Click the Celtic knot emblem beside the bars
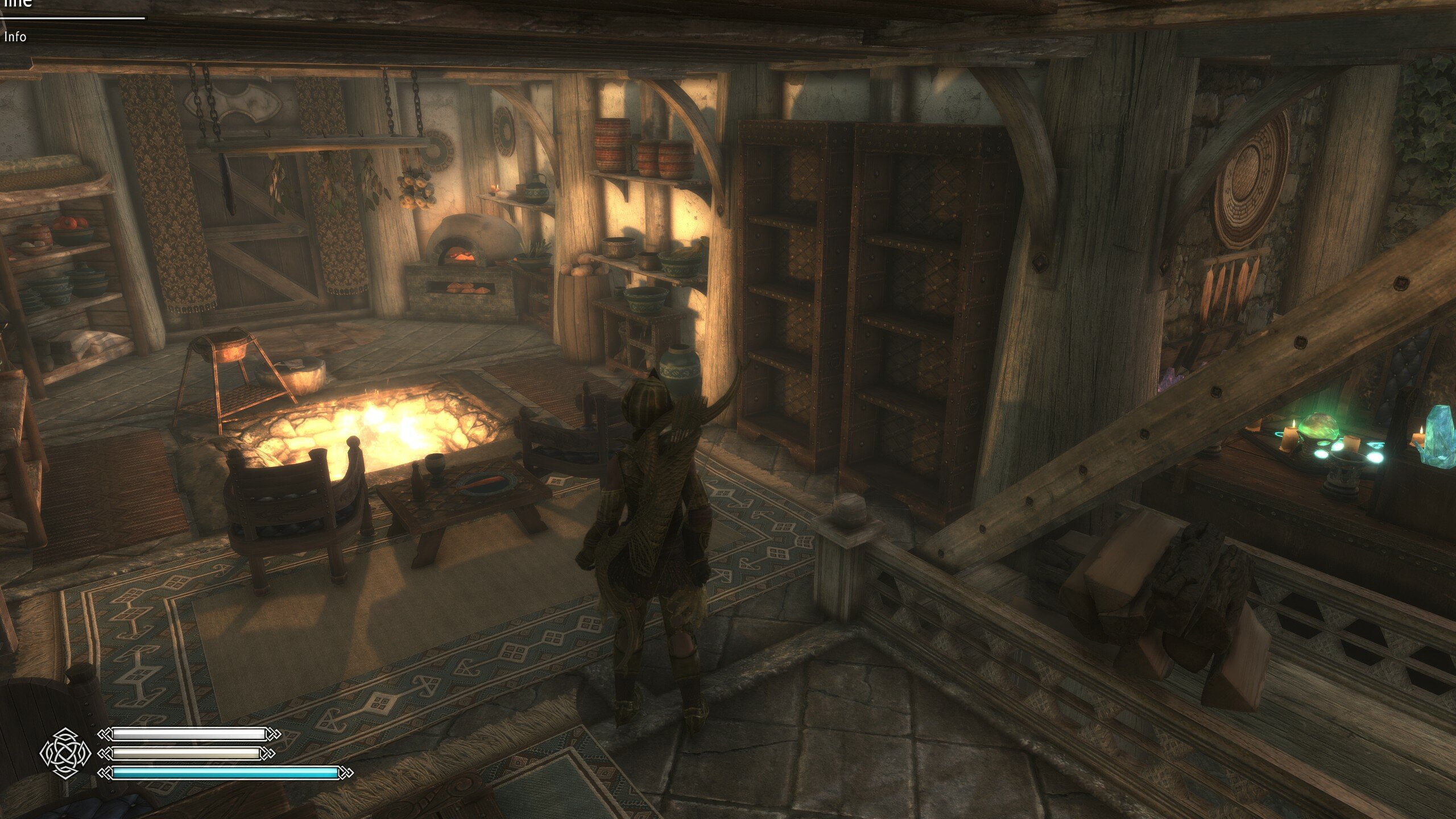 (65, 753)
